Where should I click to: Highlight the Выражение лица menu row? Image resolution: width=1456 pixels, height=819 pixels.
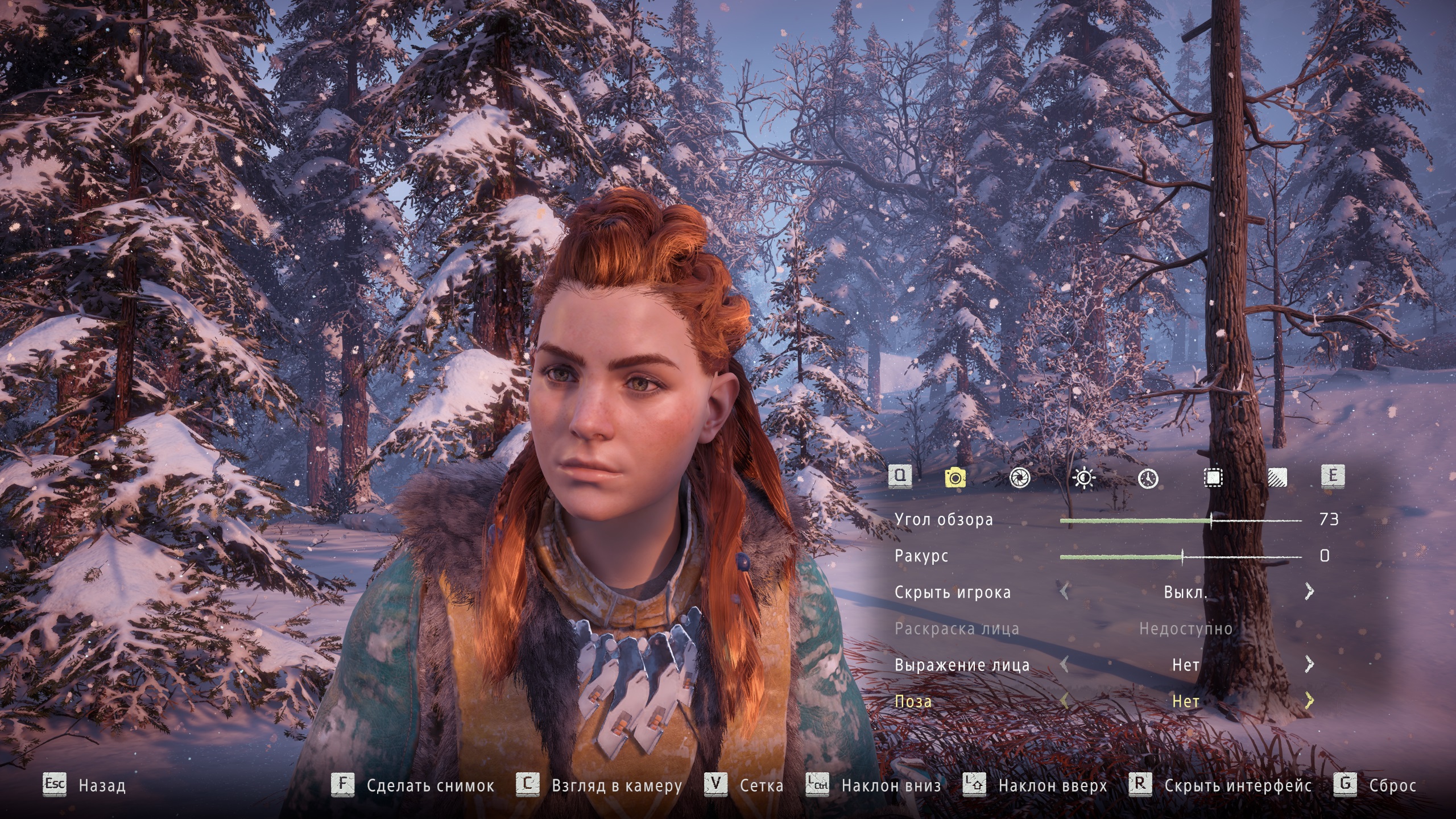click(962, 665)
